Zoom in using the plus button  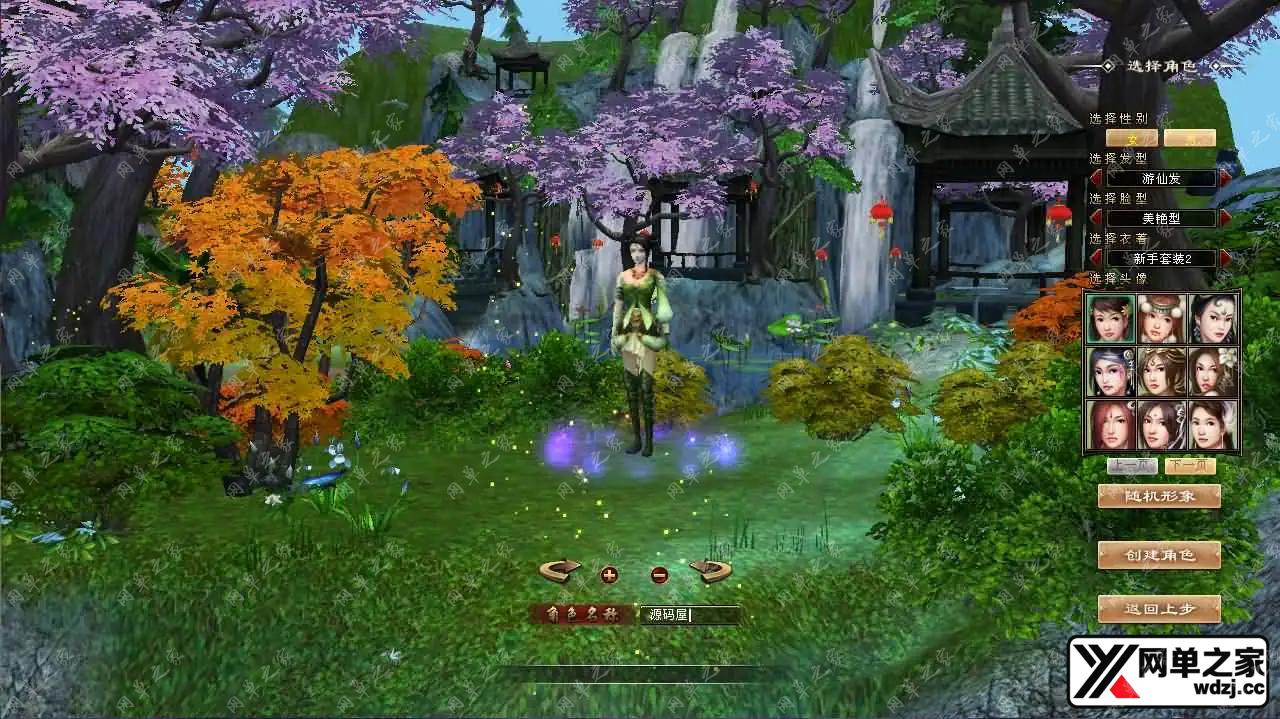(x=609, y=574)
